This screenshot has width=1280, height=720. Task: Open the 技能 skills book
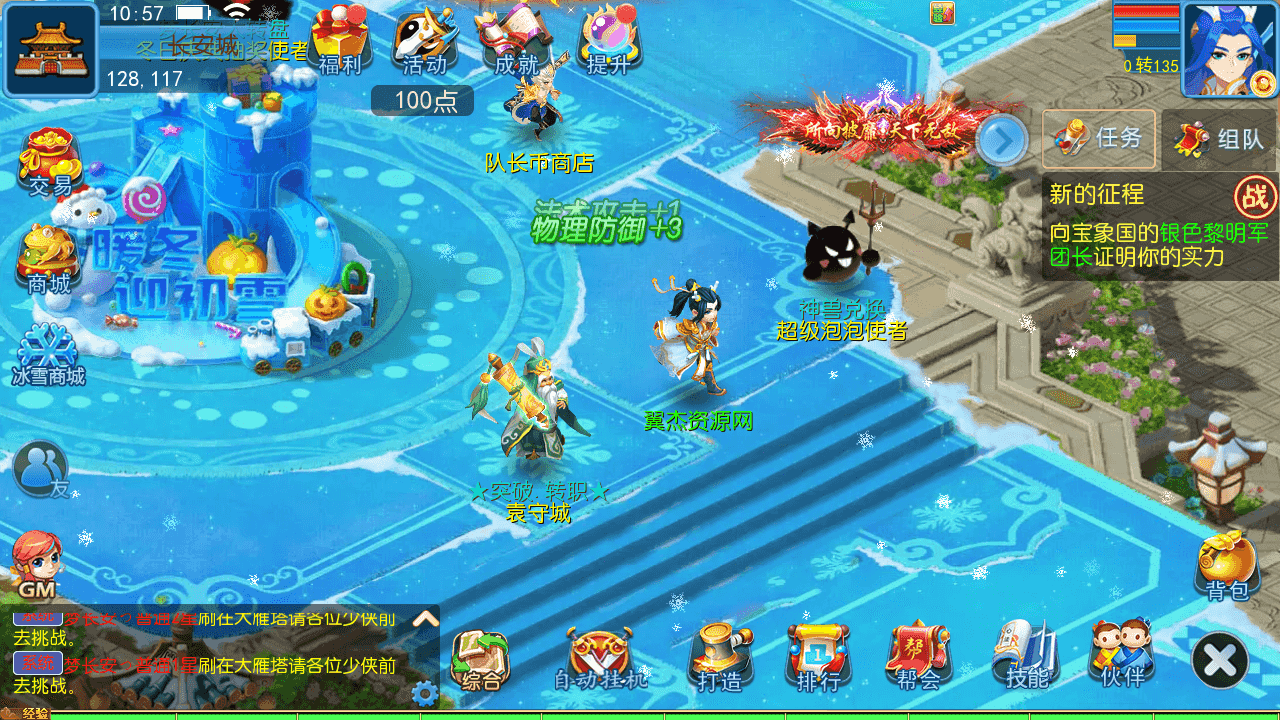1026,655
